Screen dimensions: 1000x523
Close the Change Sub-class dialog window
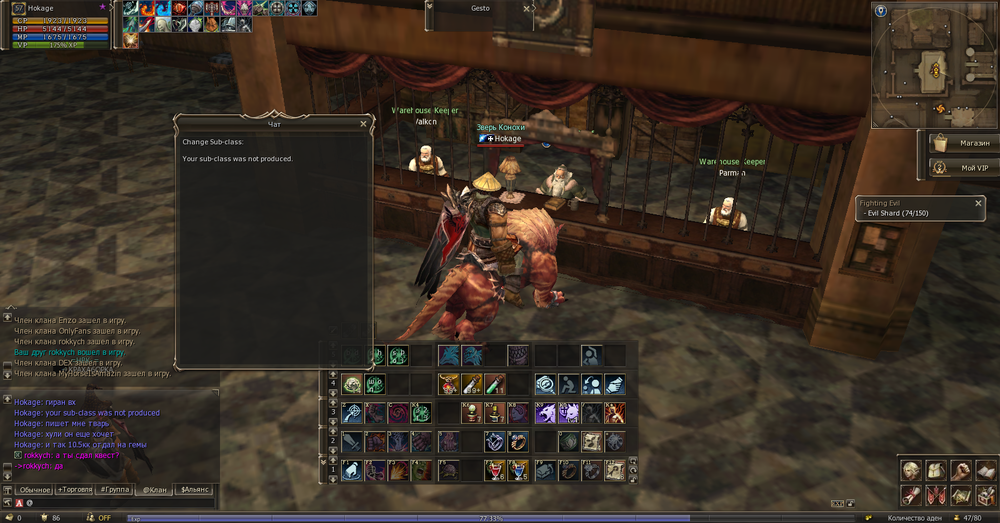click(363, 124)
